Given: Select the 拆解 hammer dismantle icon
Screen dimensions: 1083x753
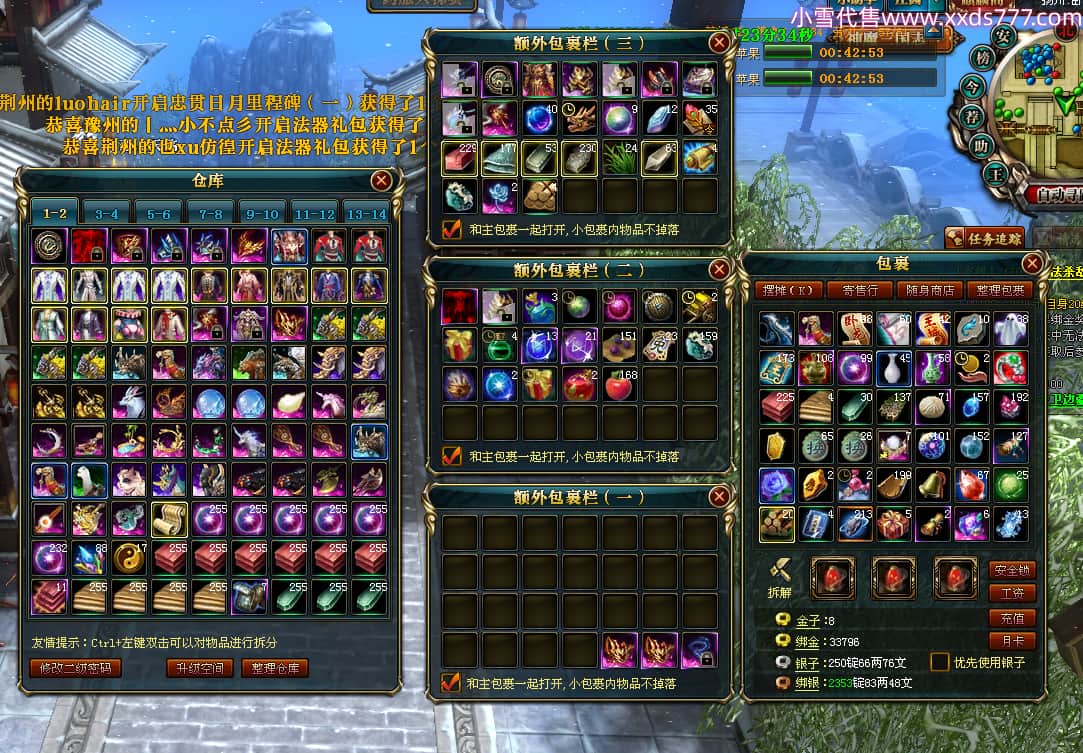Looking at the screenshot, I should pos(781,570).
